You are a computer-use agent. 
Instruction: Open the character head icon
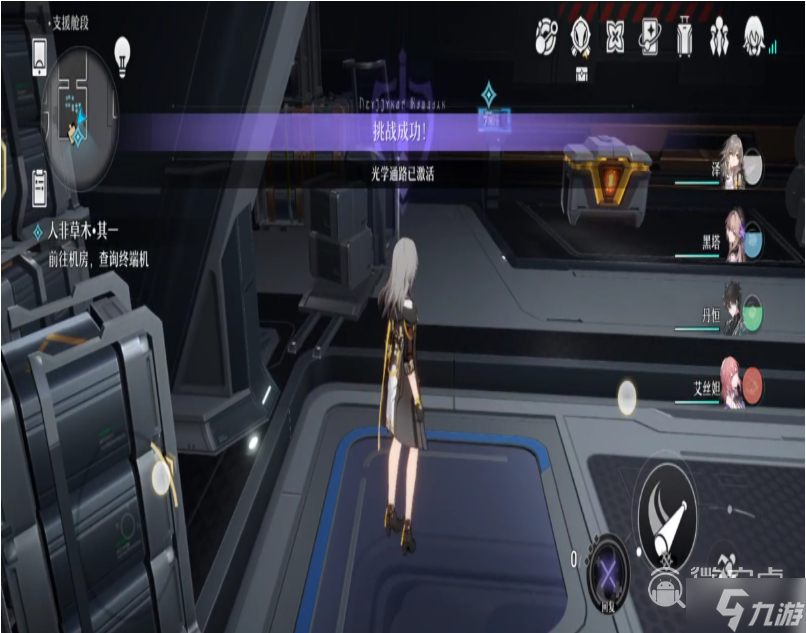(x=755, y=38)
